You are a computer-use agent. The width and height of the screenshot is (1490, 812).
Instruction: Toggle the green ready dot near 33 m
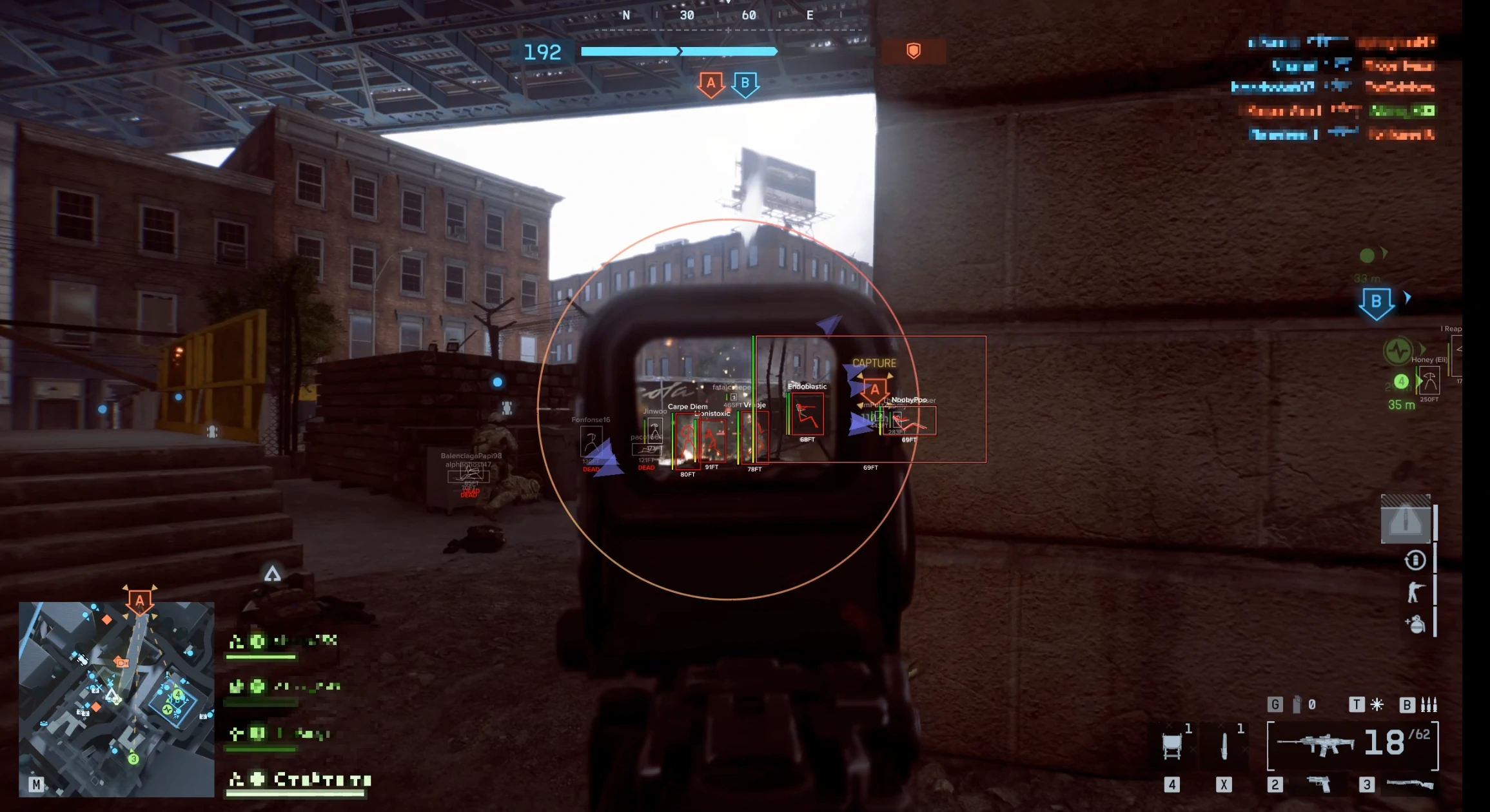[1366, 256]
